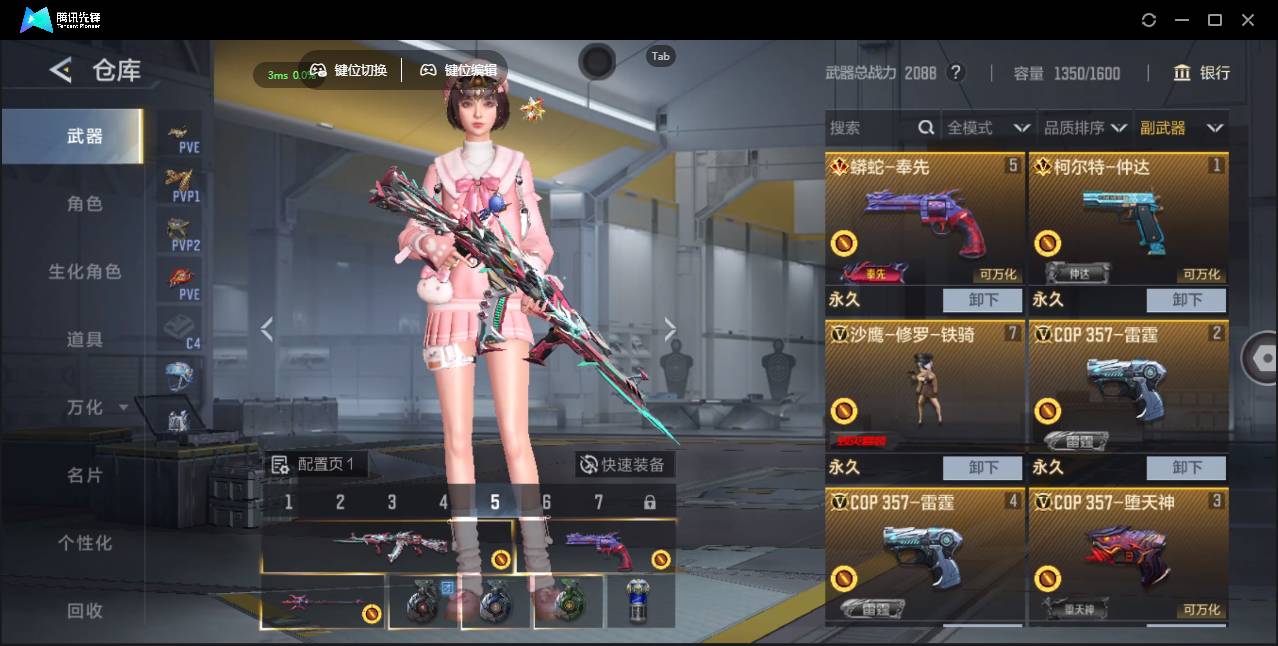Click the weapon search box

(x=870, y=128)
